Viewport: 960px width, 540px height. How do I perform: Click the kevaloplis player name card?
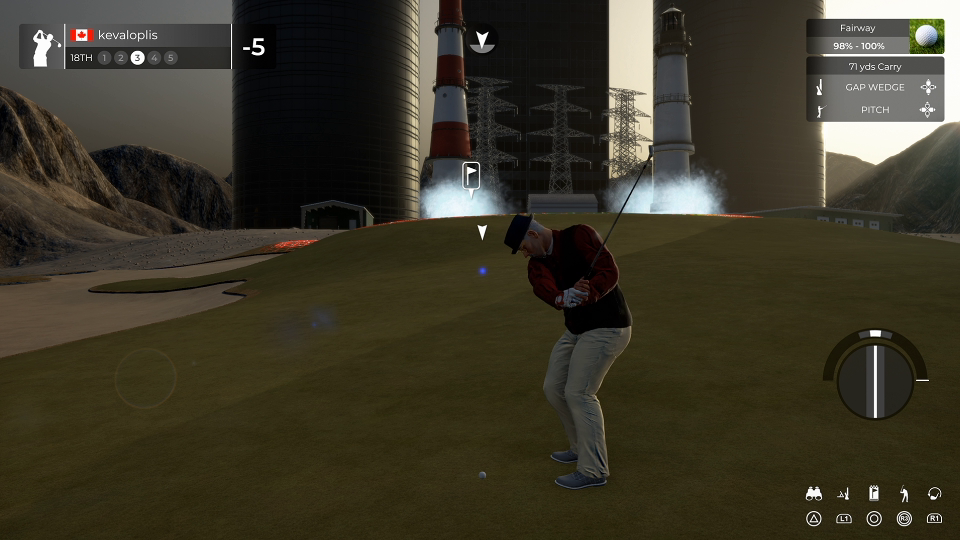tap(148, 35)
